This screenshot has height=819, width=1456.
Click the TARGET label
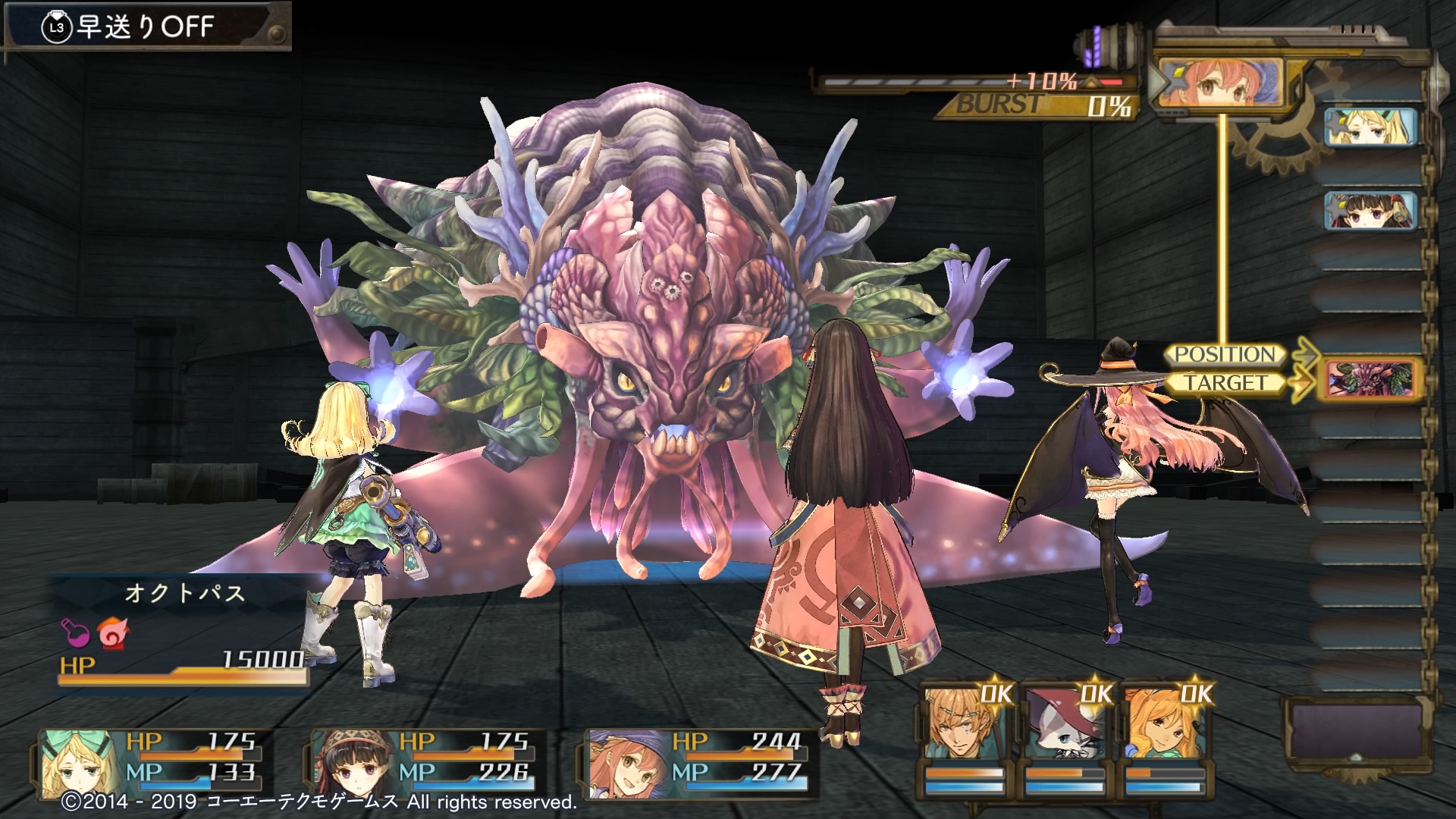(x=1224, y=383)
